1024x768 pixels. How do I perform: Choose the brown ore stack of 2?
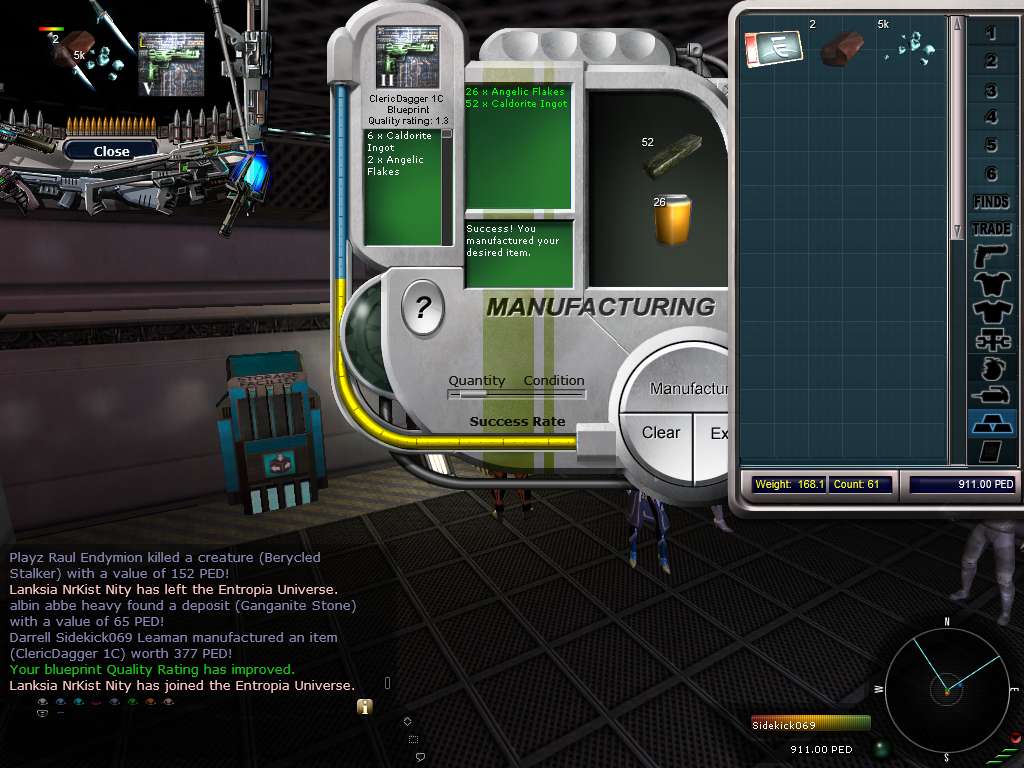pos(842,48)
